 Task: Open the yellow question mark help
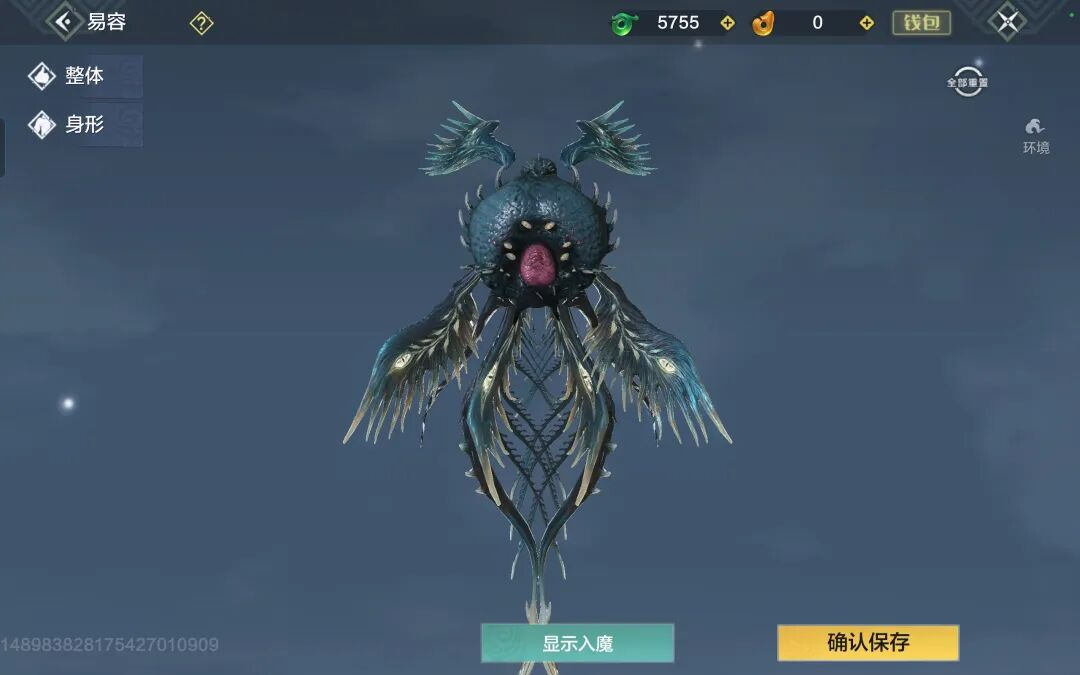201,23
